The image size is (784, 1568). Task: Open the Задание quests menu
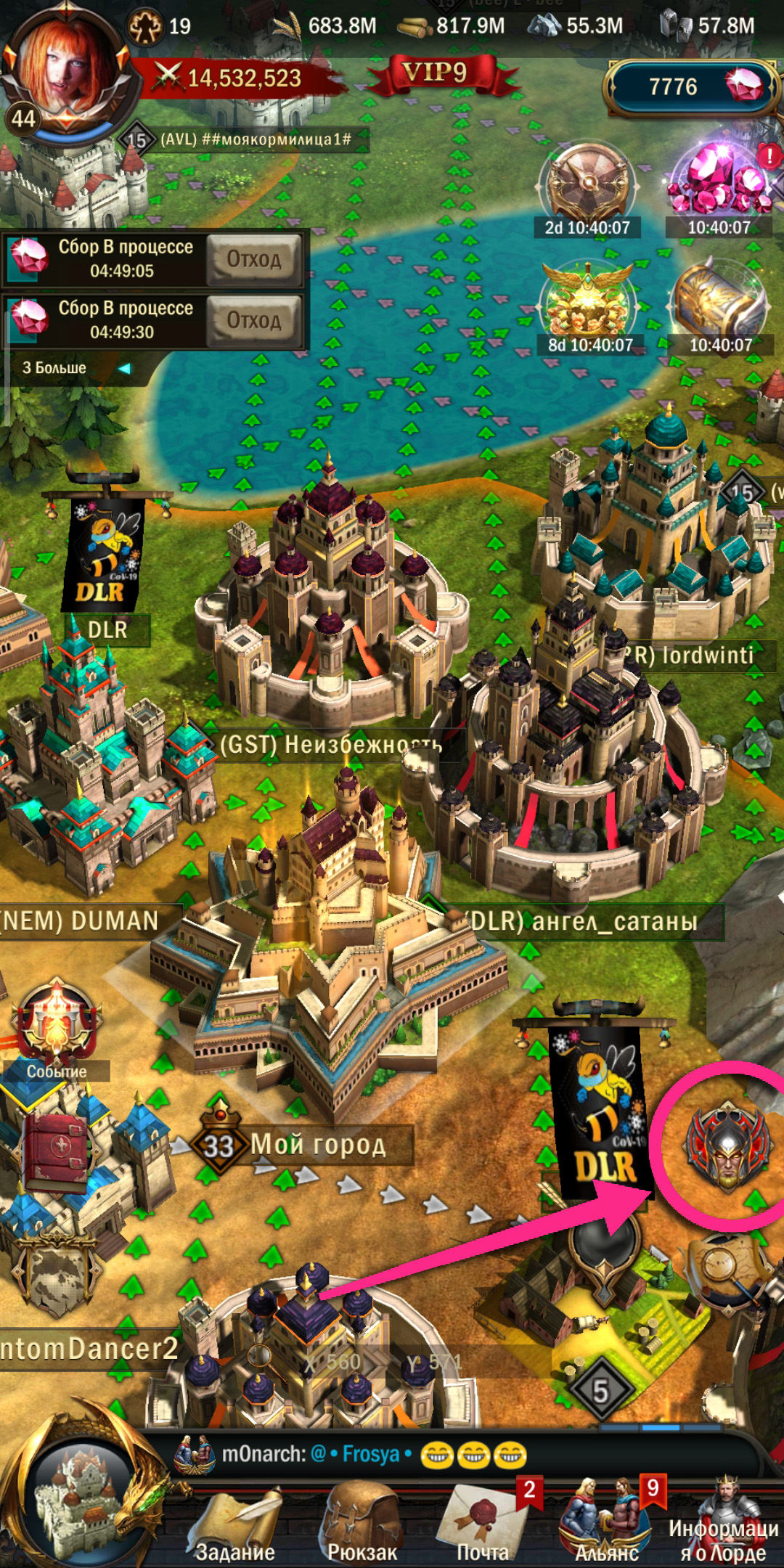coord(234,1524)
